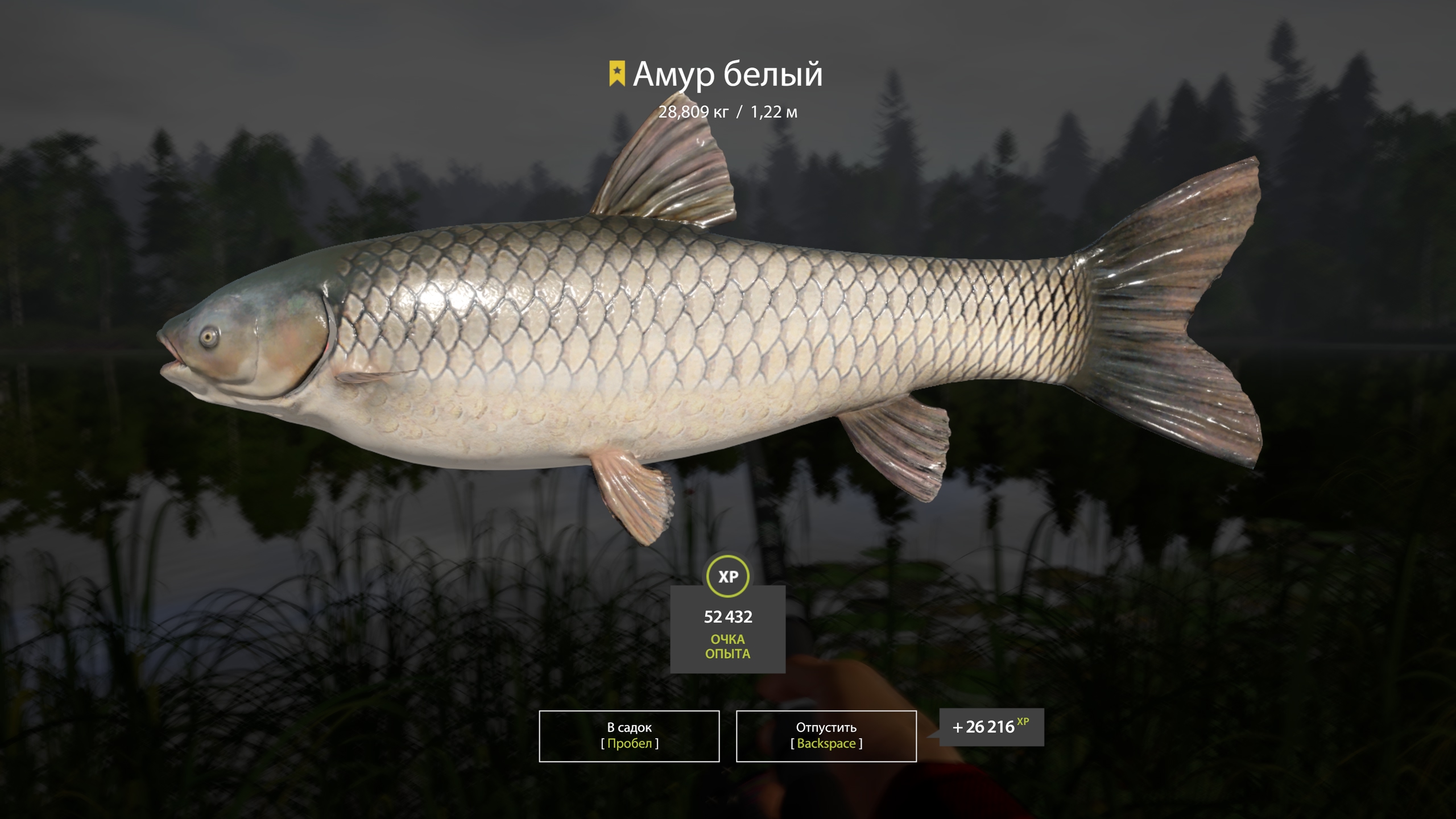This screenshot has height=819, width=1456.
Task: Release the fish with Отпустить button
Action: pos(826,735)
